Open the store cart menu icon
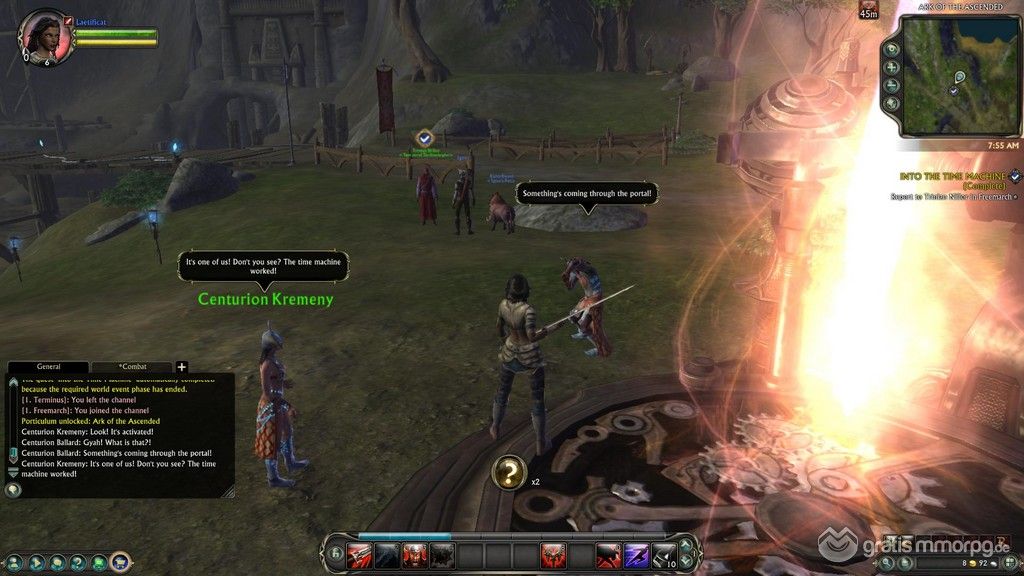This screenshot has width=1024, height=576. pos(121,562)
